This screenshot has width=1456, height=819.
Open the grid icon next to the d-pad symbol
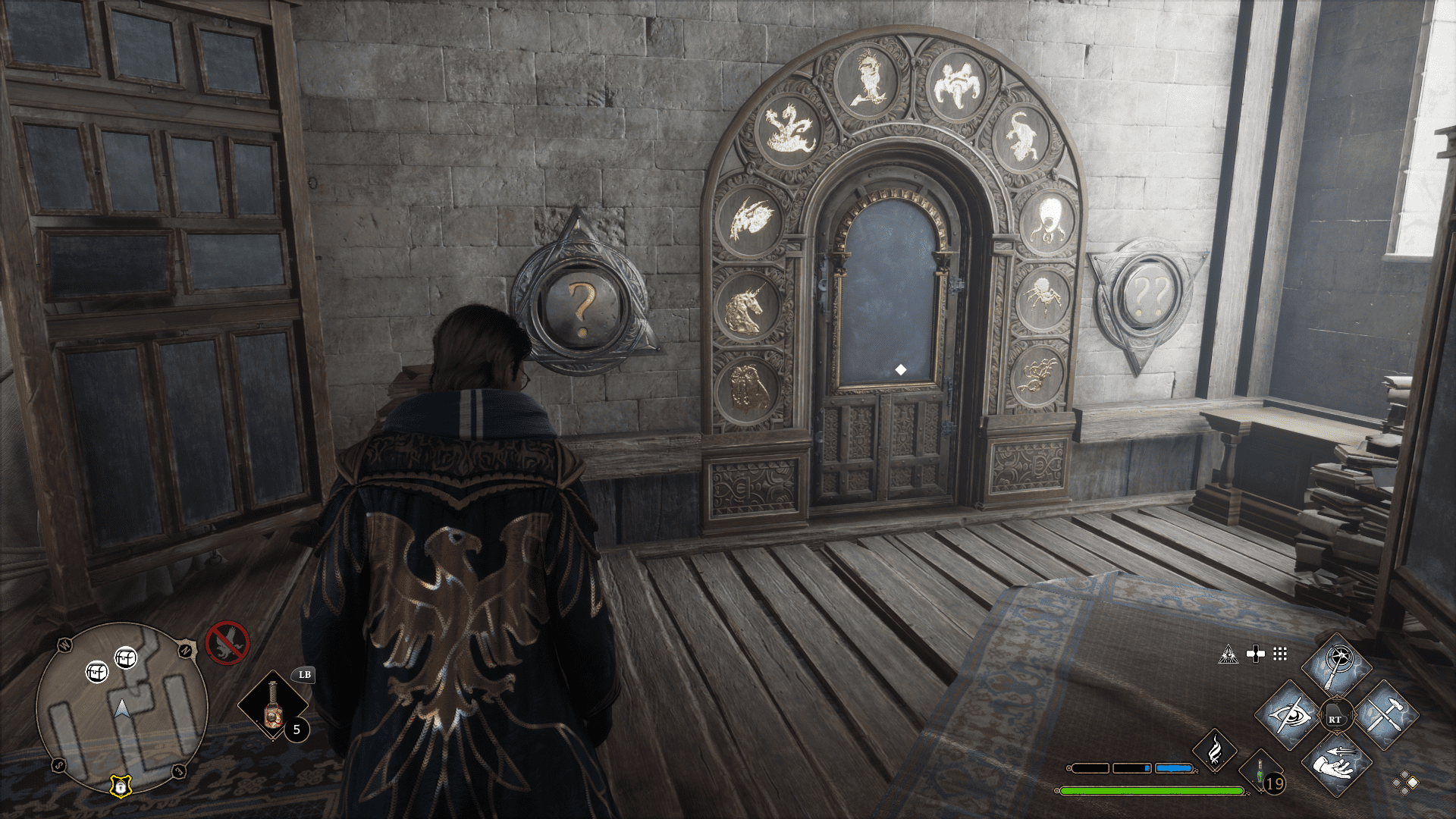click(1279, 654)
